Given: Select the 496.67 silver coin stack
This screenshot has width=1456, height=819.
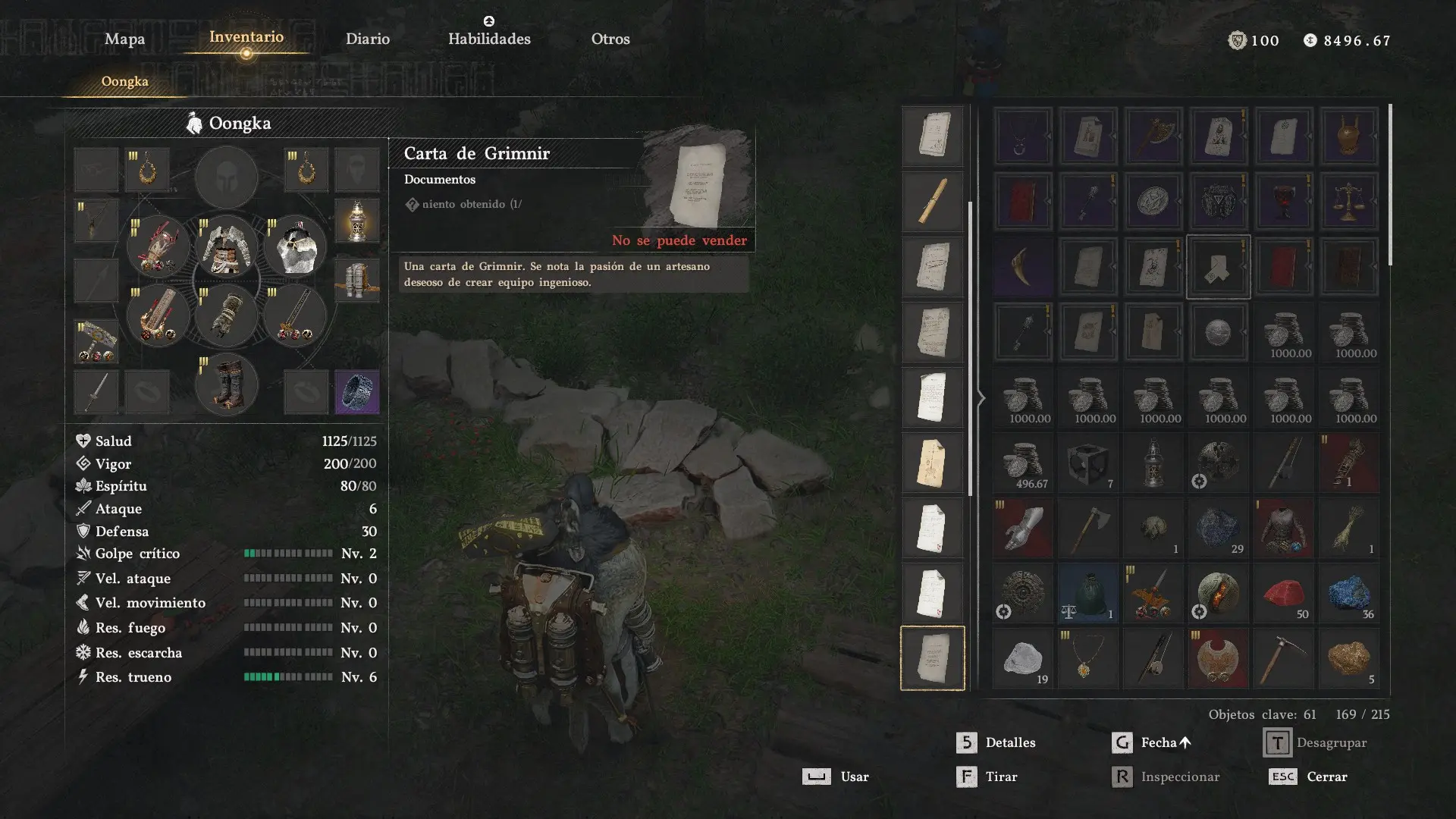Looking at the screenshot, I should click(x=1022, y=463).
